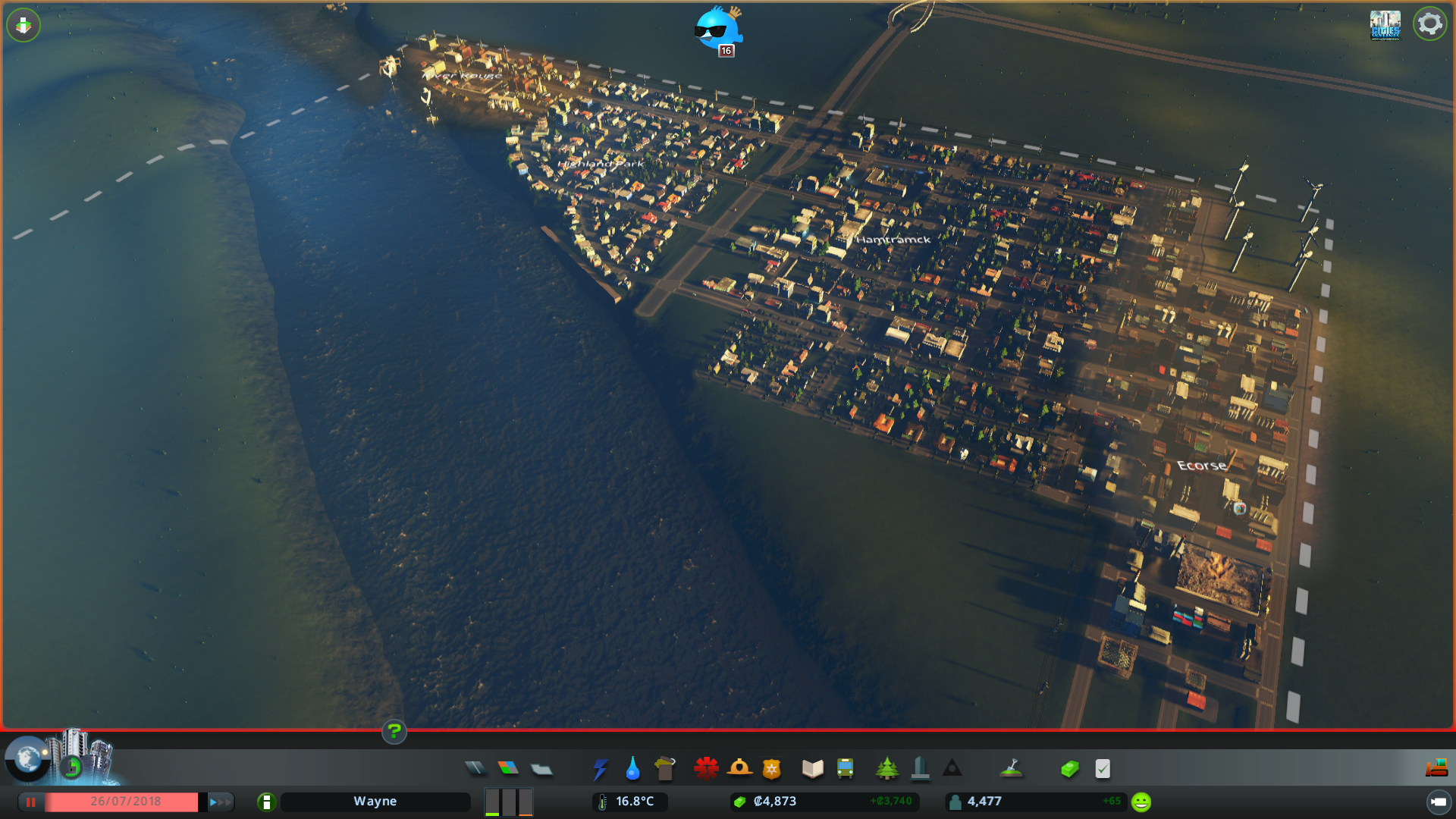Expand happiness details via smiley face
This screenshot has height=819, width=1456.
pyautogui.click(x=1140, y=800)
